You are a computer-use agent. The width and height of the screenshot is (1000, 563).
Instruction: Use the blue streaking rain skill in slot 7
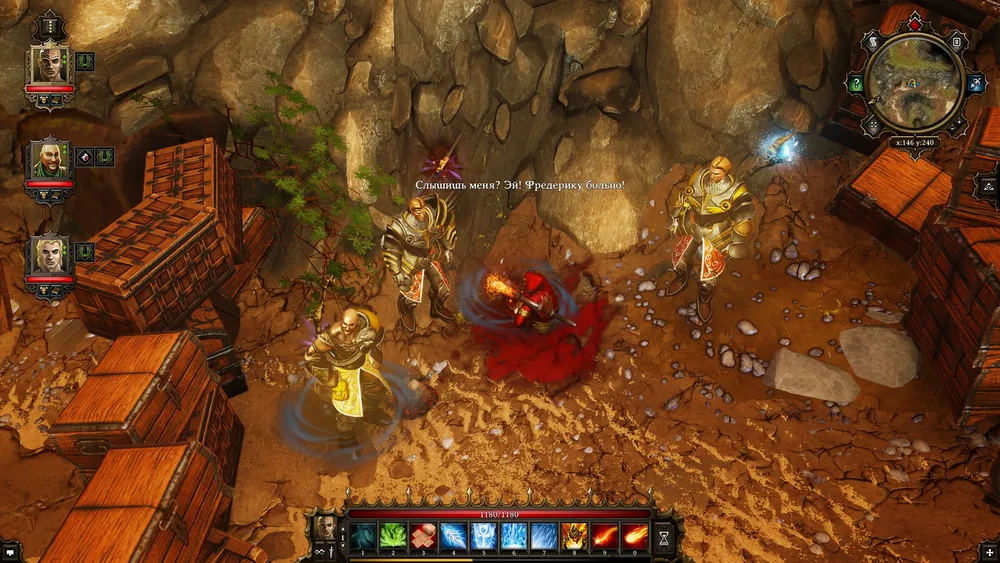(x=544, y=537)
